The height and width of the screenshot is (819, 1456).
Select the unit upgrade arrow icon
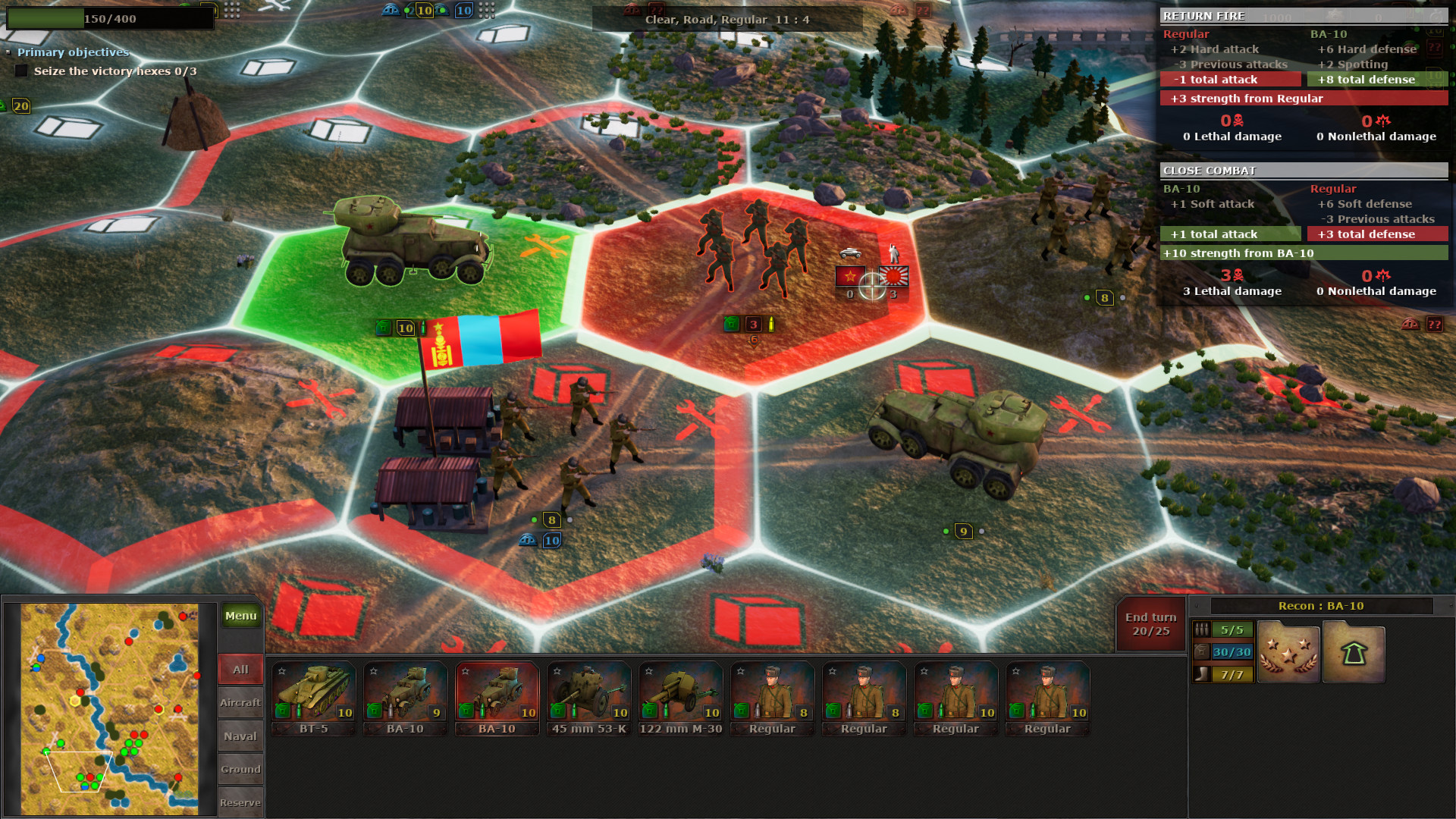[1354, 652]
